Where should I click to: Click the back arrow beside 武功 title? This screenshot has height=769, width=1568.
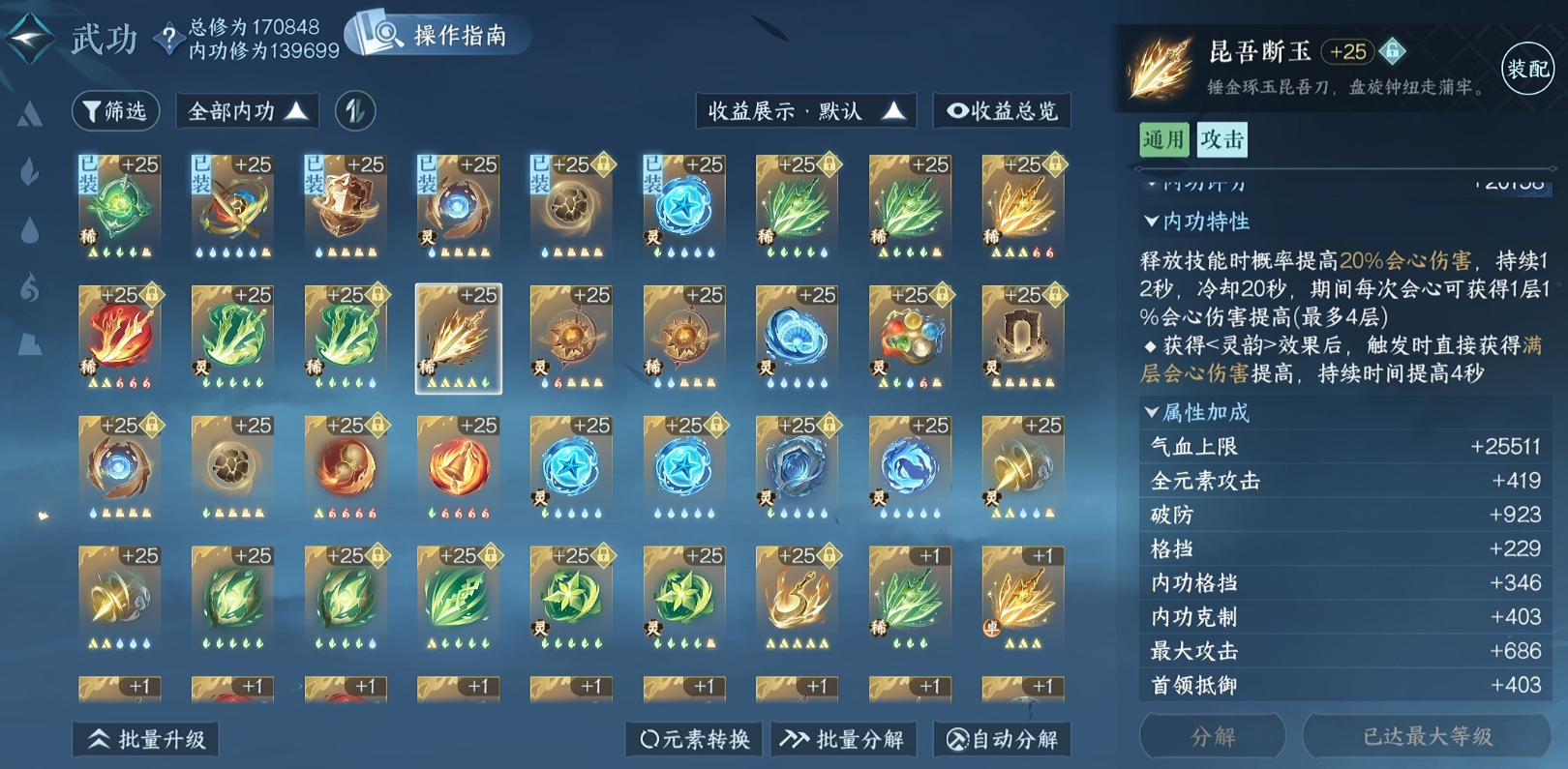pyautogui.click(x=29, y=39)
